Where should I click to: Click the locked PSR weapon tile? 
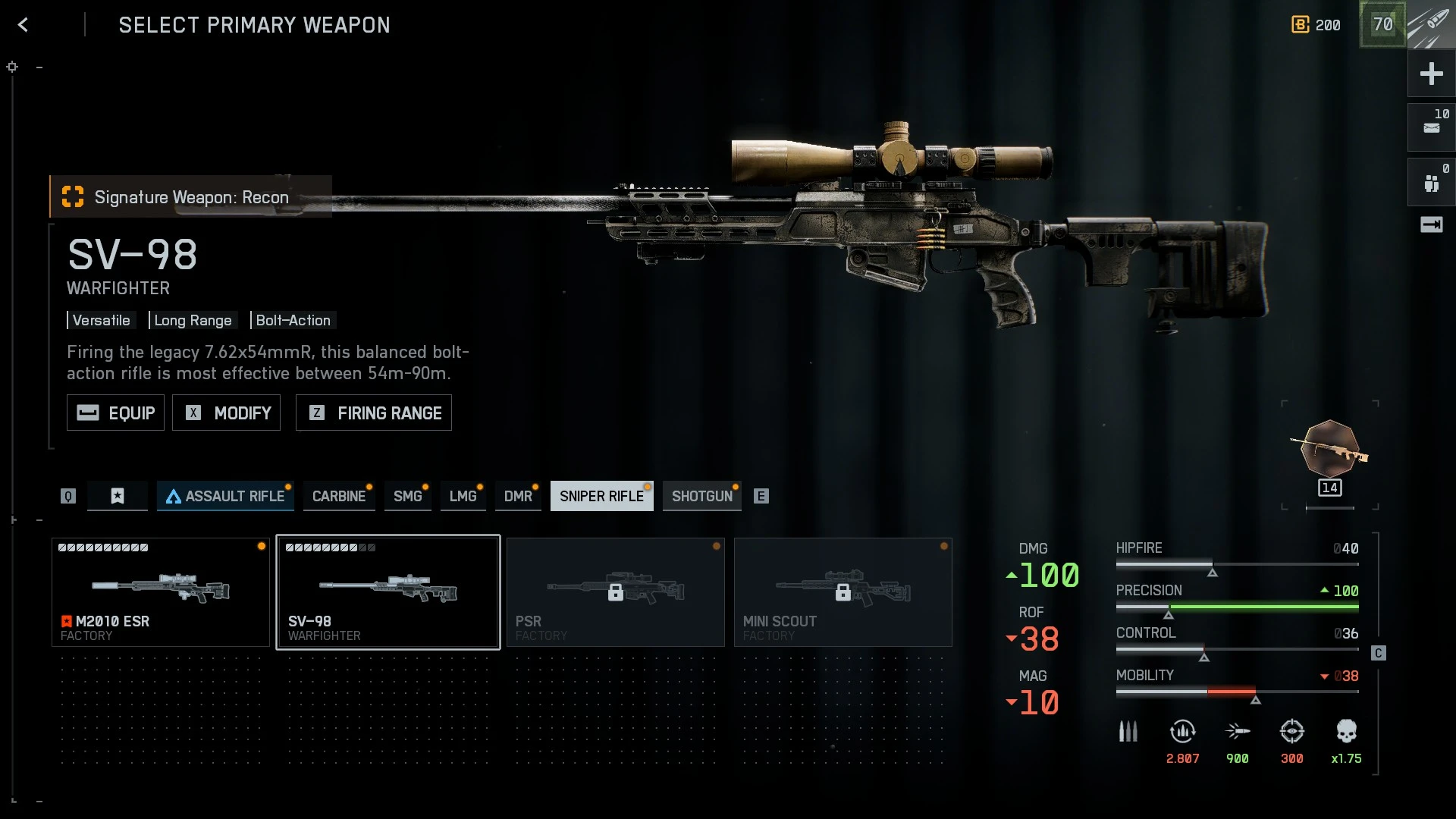[x=615, y=592]
